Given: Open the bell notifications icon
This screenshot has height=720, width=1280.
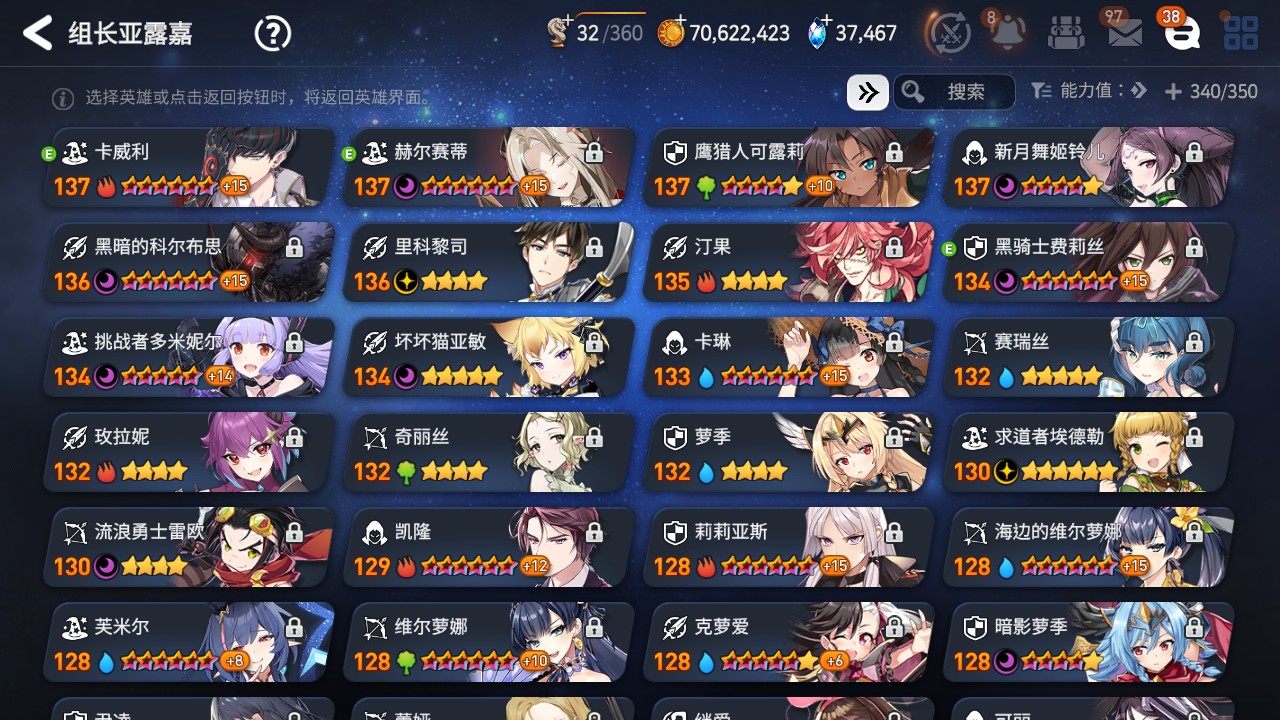Looking at the screenshot, I should pos(1007,33).
